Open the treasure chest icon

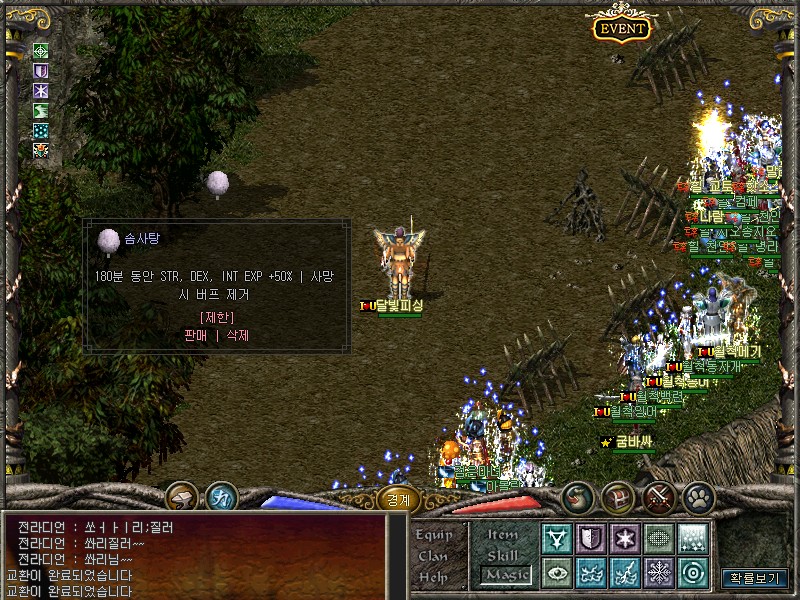[618, 496]
